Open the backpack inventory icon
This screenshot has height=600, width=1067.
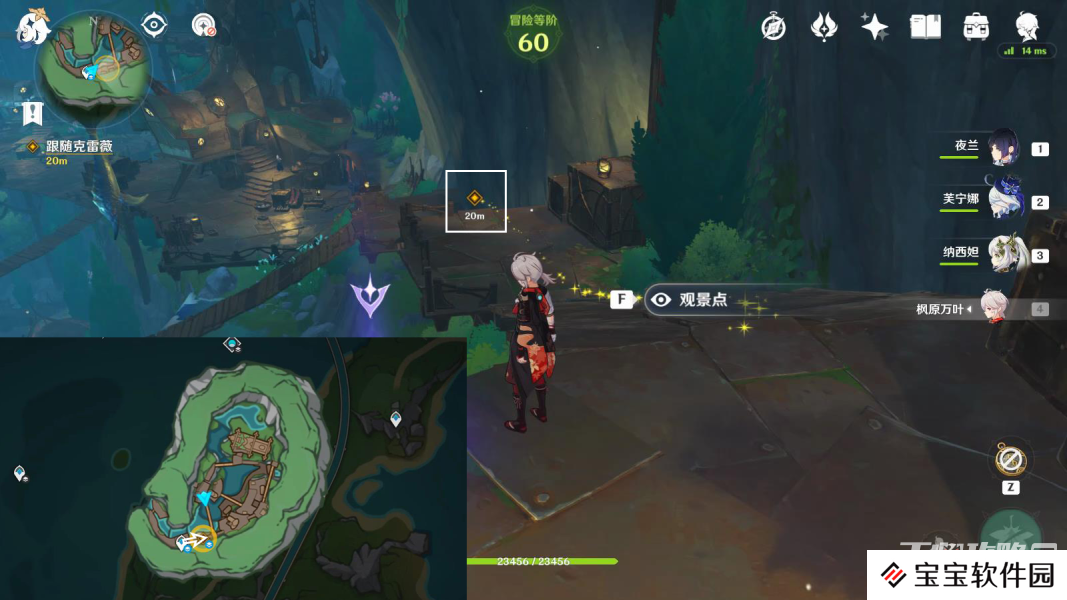[976, 27]
